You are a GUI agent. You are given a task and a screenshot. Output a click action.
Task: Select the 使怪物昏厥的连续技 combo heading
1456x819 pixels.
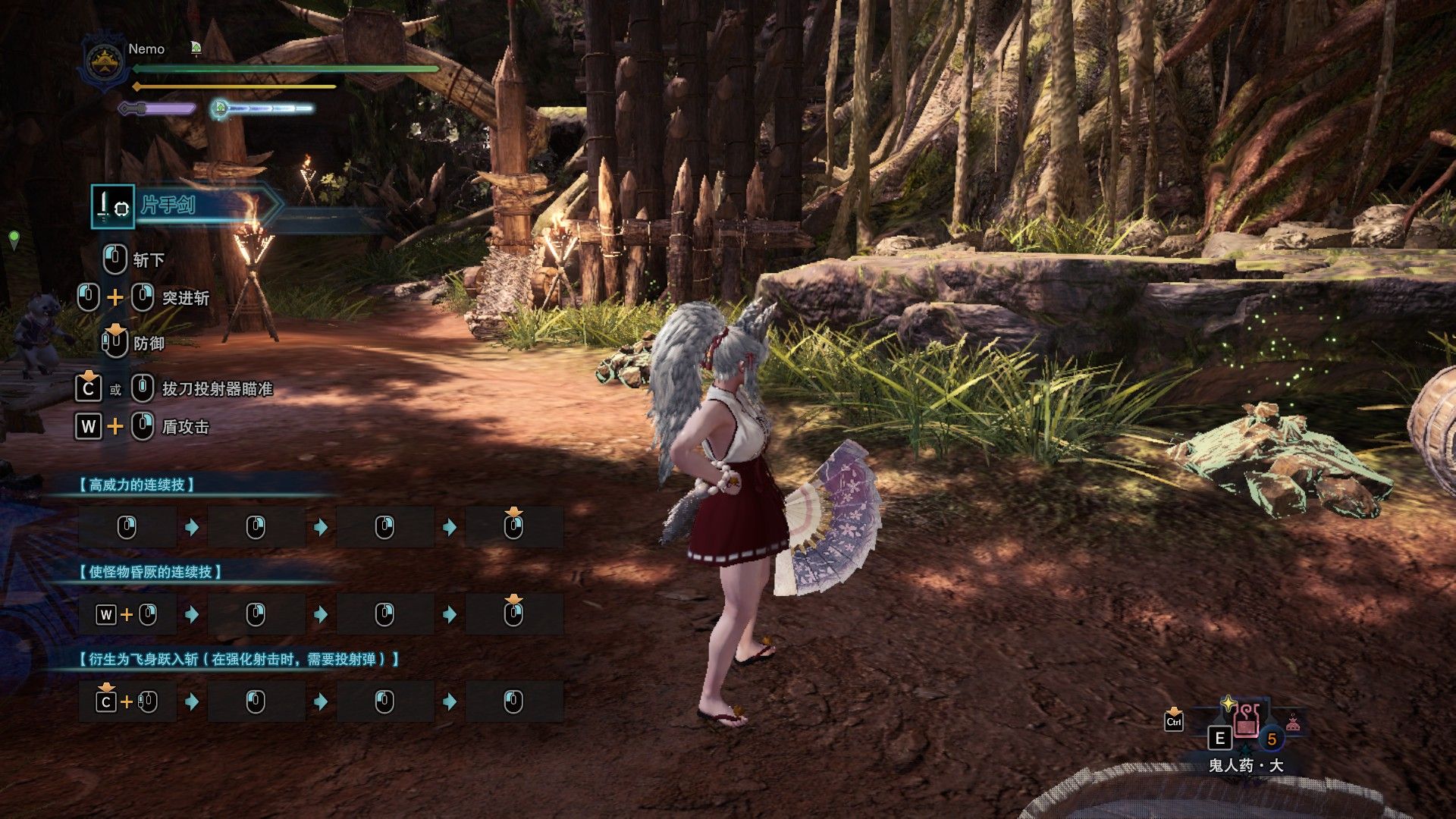click(151, 572)
